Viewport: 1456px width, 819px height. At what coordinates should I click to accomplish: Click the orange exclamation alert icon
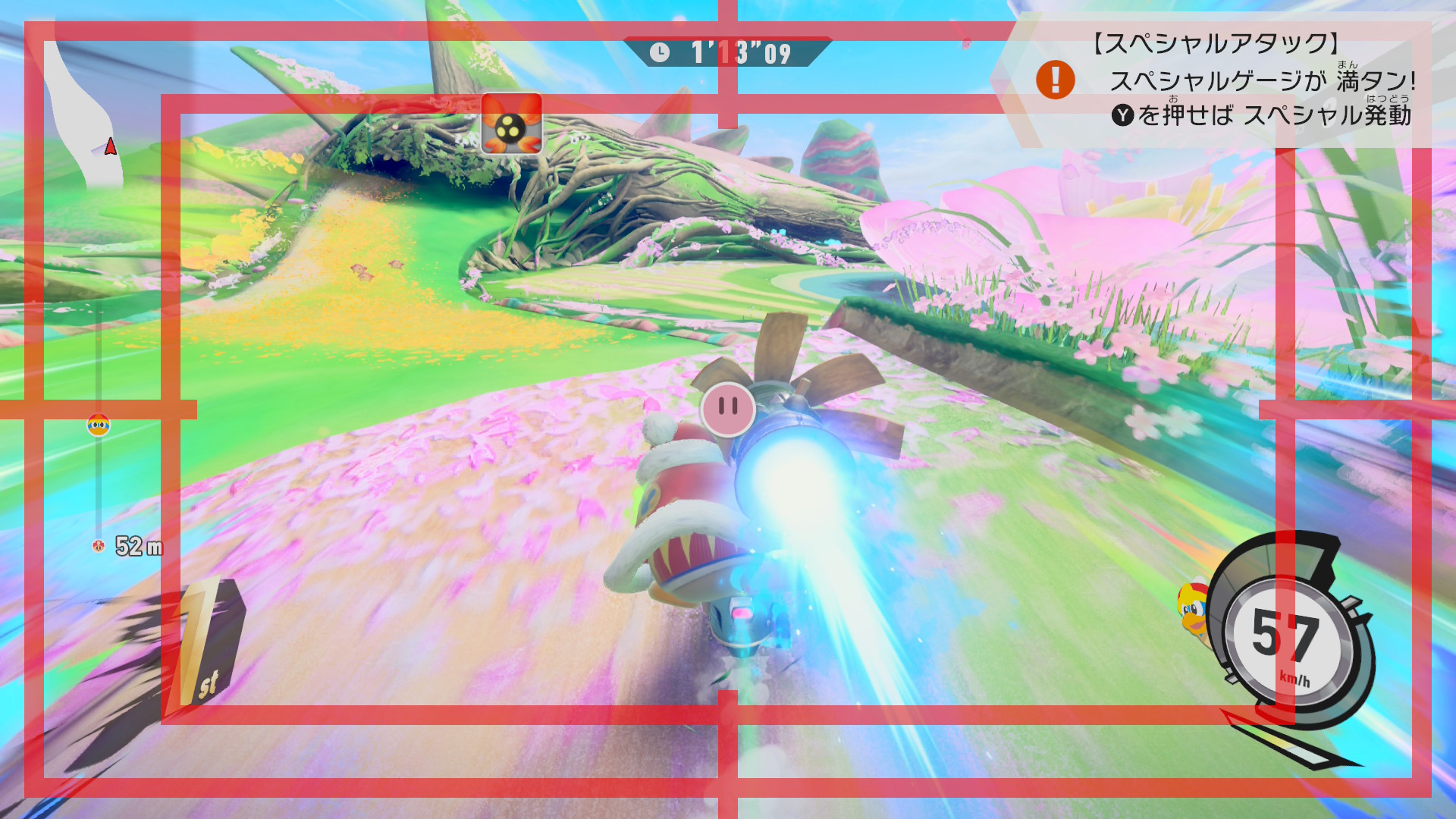[x=1055, y=80]
